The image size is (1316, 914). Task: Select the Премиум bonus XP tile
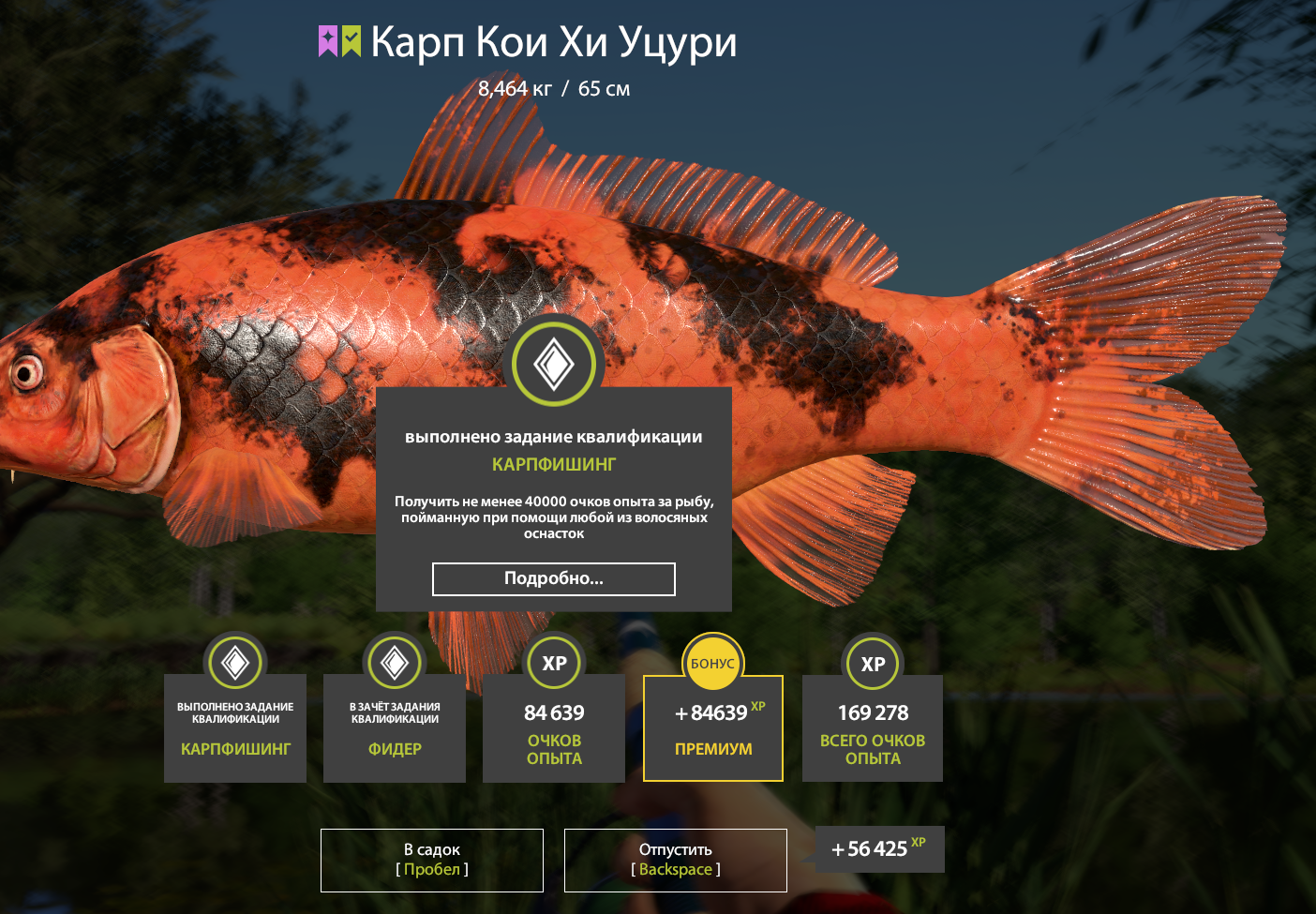(712, 728)
